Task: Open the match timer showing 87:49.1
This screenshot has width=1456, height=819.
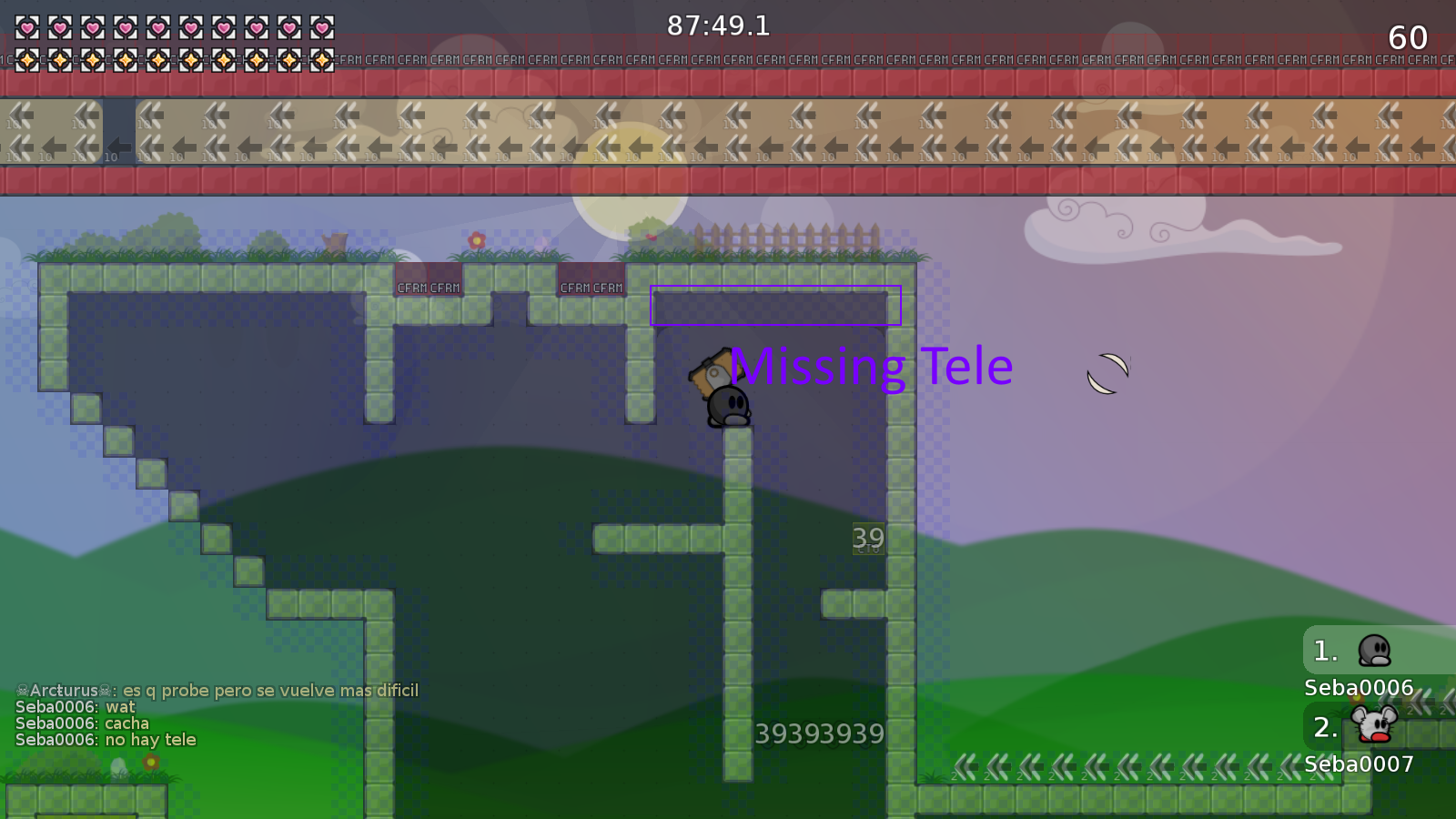Action: [x=718, y=25]
